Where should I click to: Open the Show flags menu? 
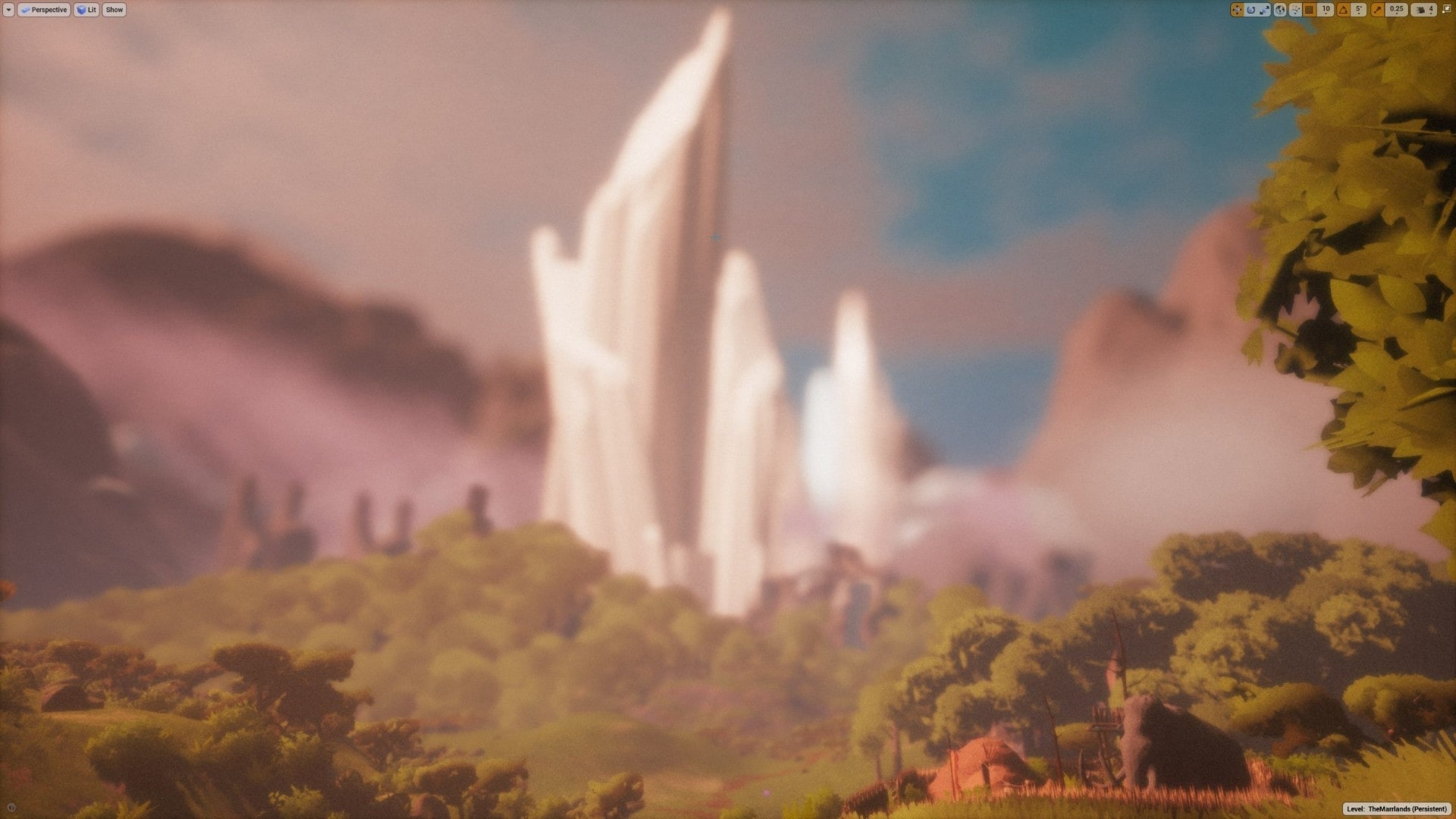pos(114,10)
